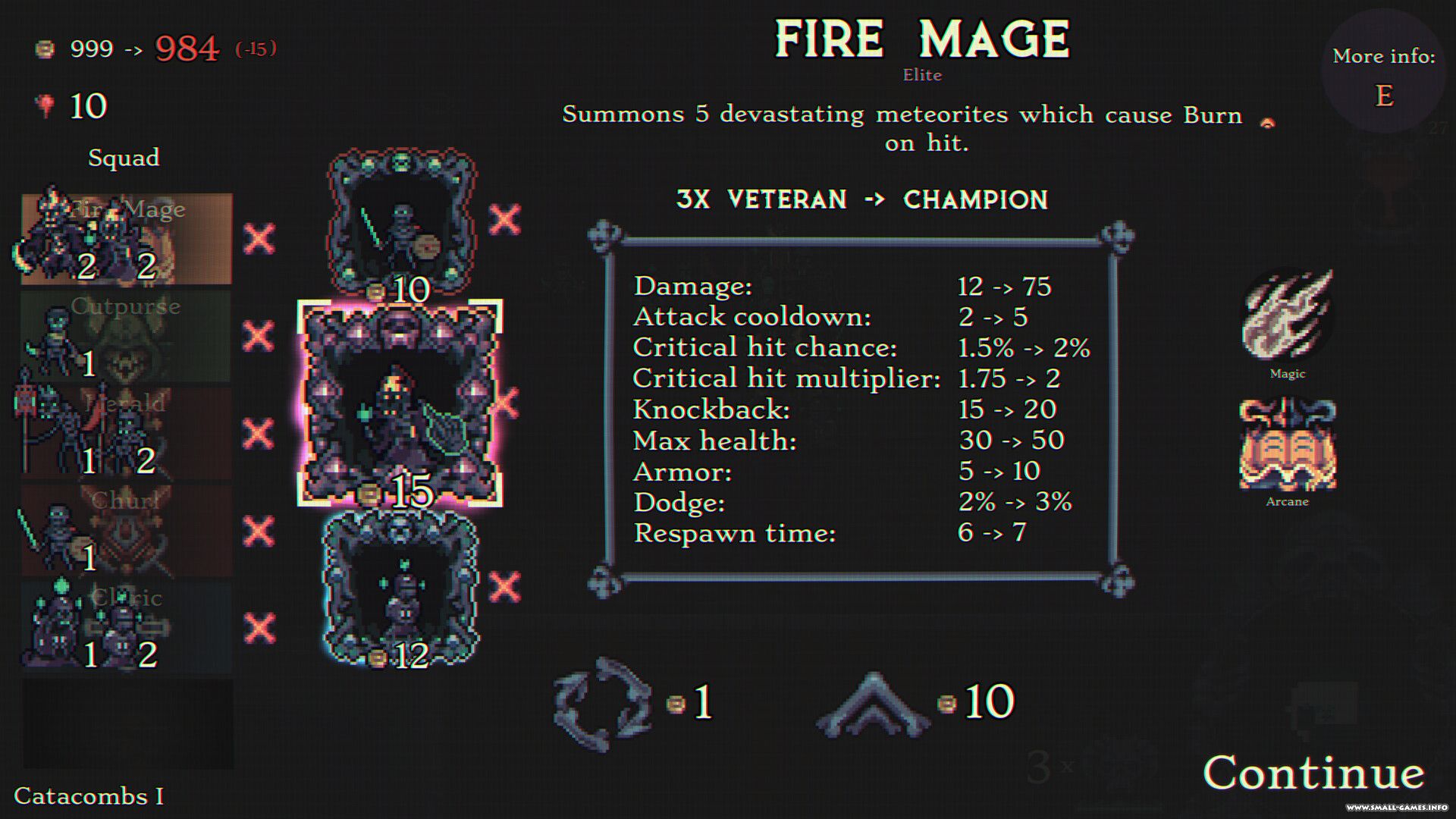Viewport: 1456px width, 819px height.
Task: Select the Fire Mage card costing 15
Action: click(400, 403)
